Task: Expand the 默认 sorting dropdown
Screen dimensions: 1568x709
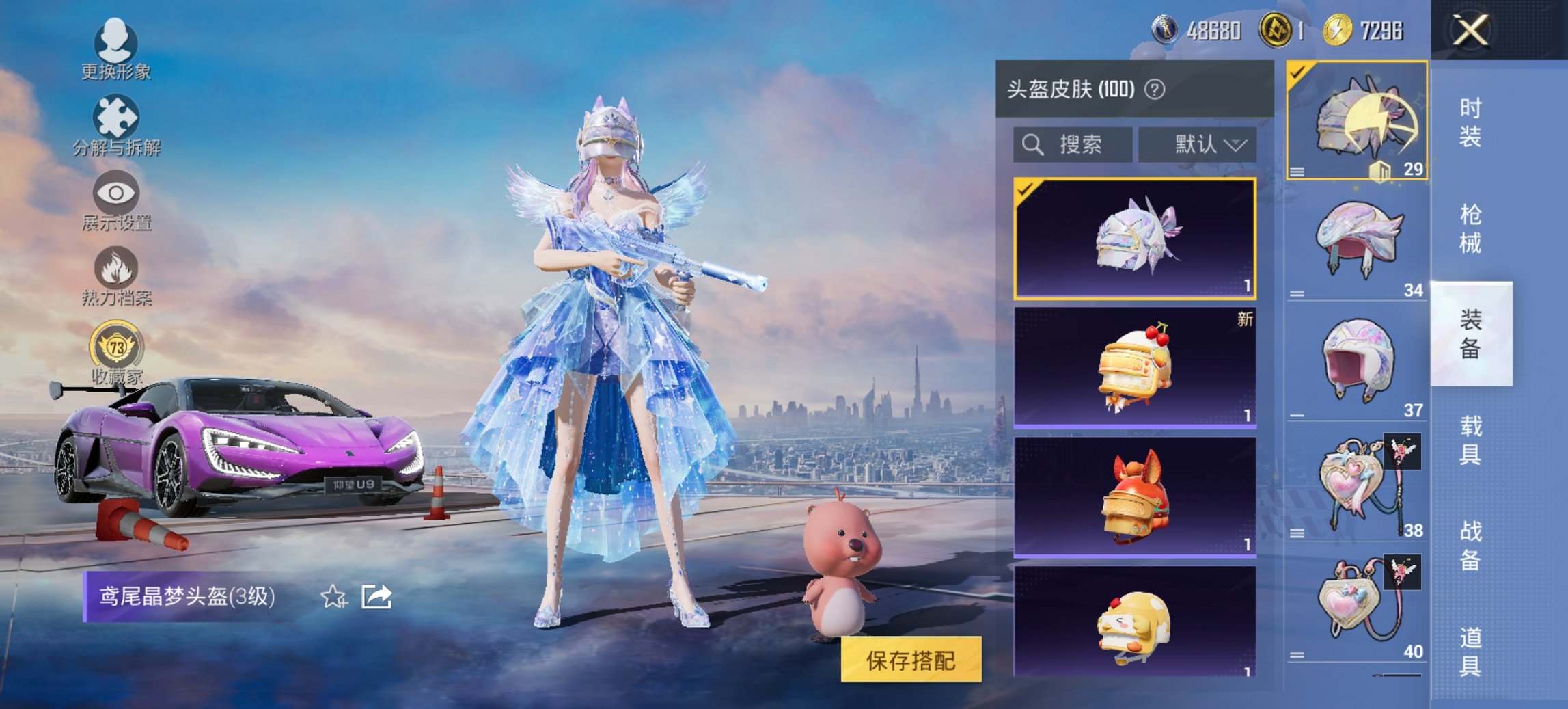Action: [x=1197, y=144]
